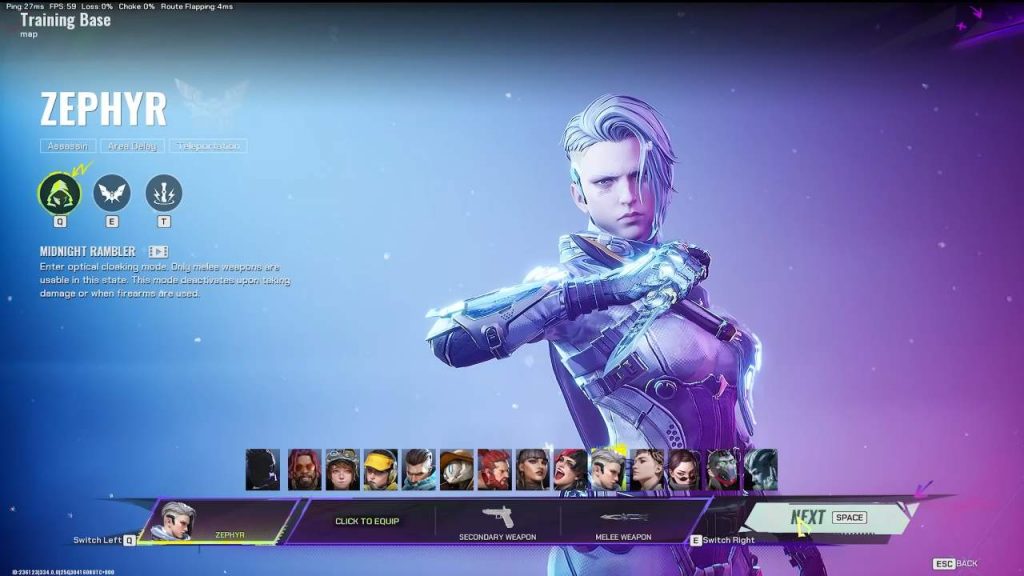Choose the hero wearing a yellow visor cap
The height and width of the screenshot is (576, 1024).
380,469
